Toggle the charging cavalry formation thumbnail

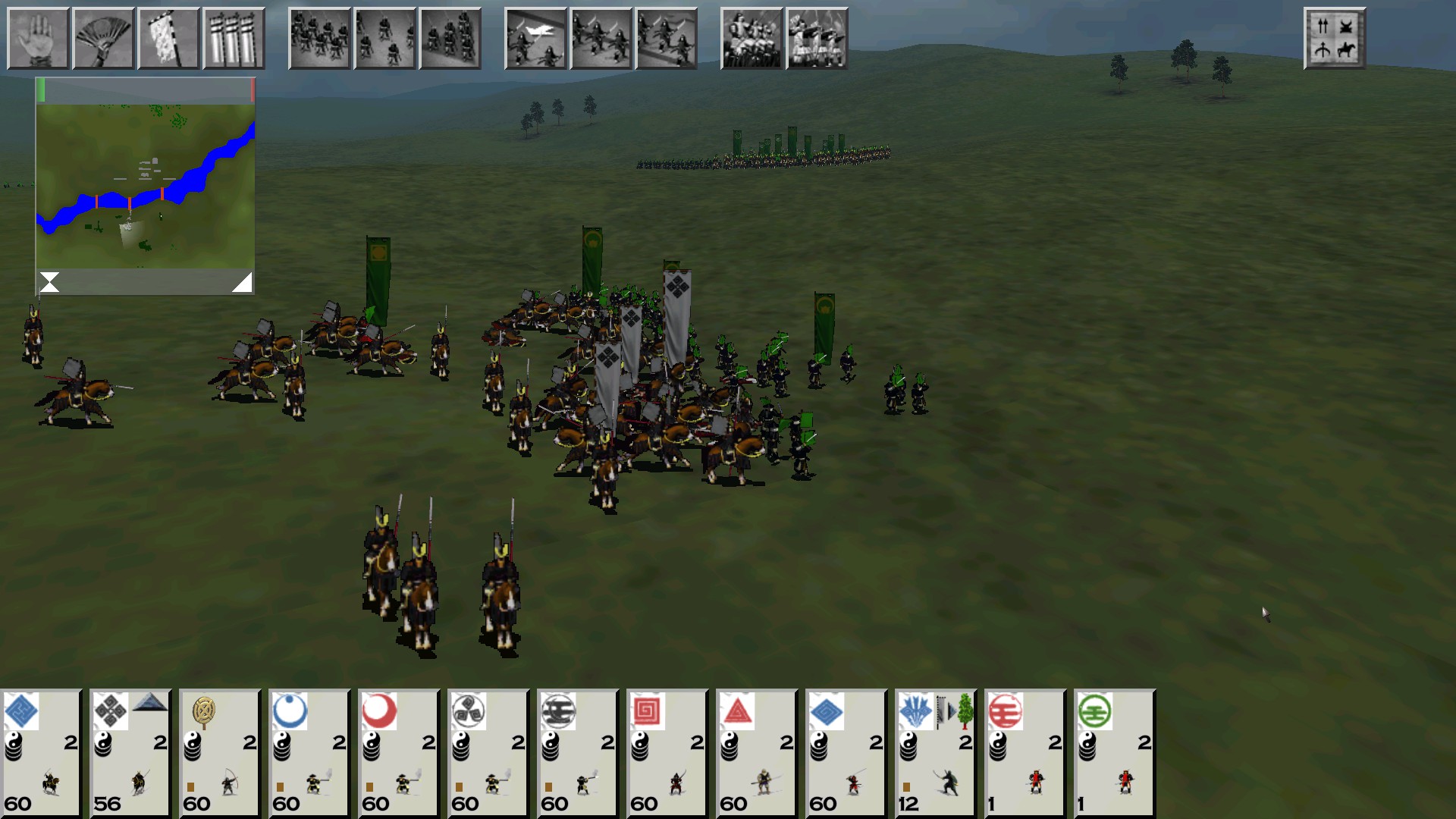pyautogui.click(x=536, y=38)
